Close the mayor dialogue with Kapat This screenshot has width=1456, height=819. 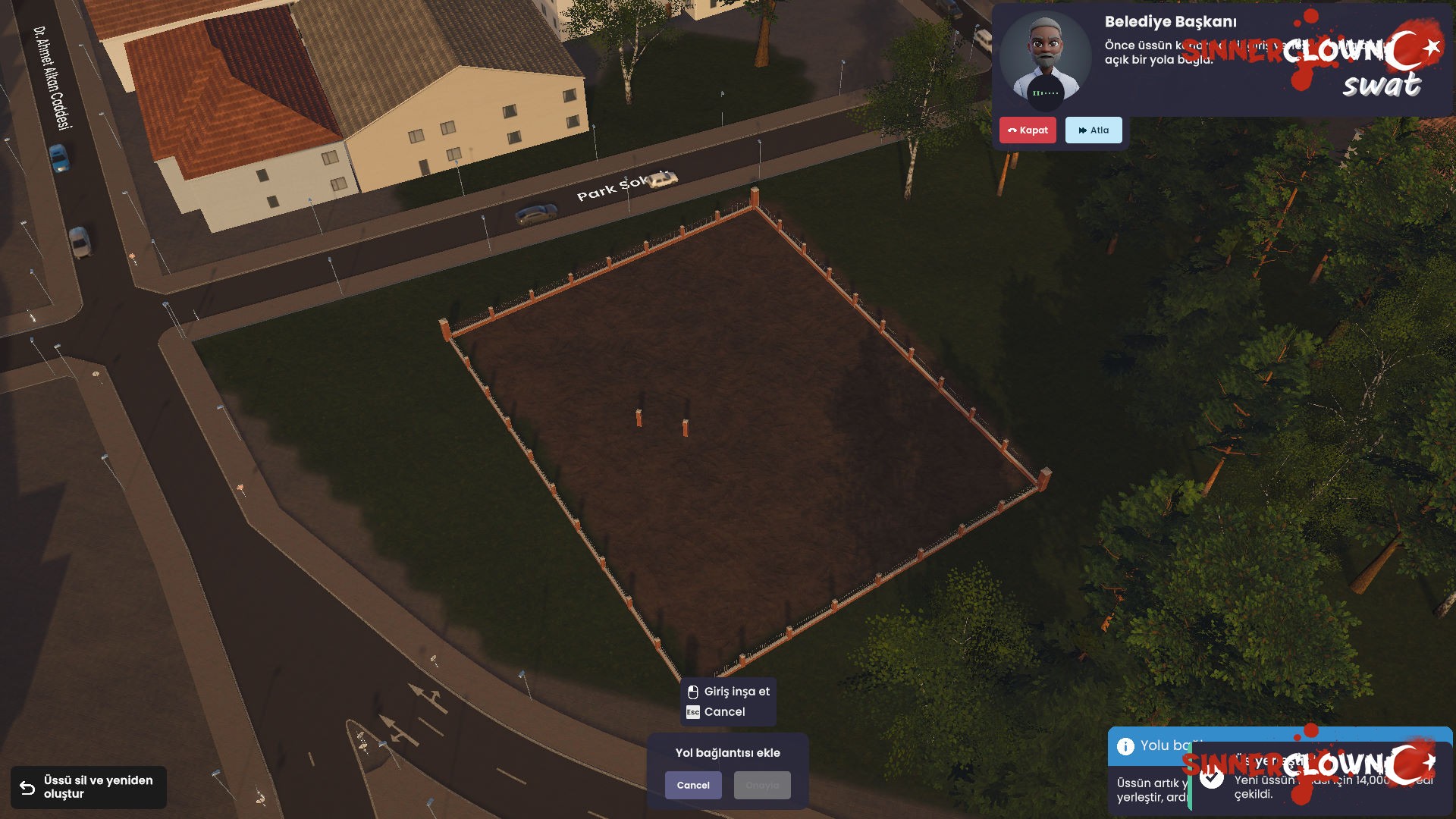point(1028,130)
